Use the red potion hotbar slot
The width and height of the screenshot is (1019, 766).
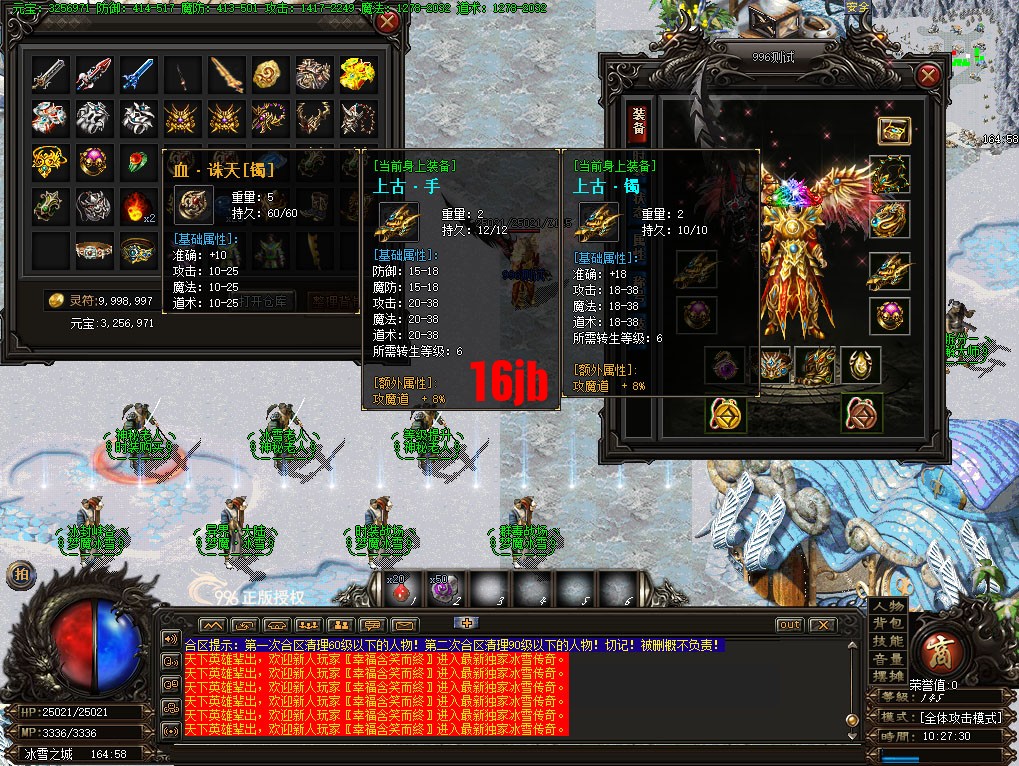400,590
